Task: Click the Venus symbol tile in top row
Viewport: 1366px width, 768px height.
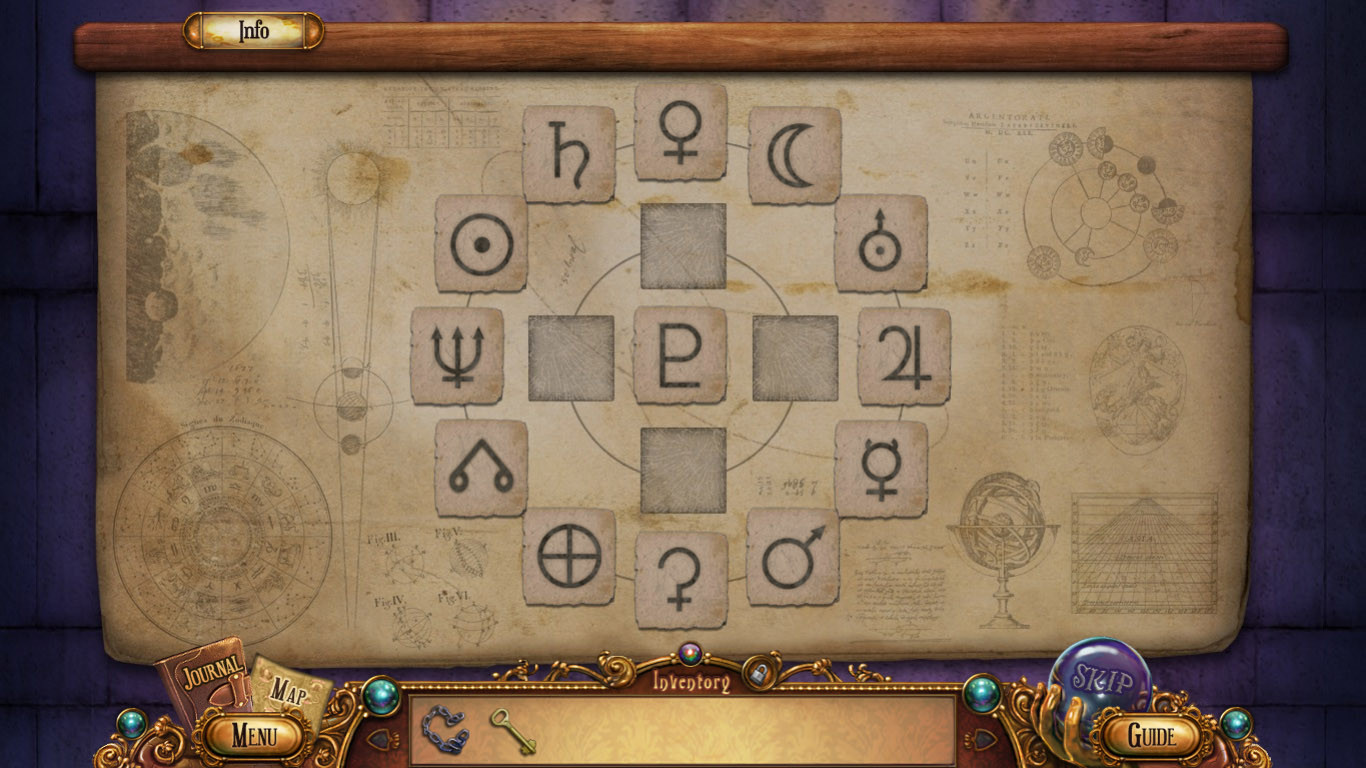Action: [680, 135]
